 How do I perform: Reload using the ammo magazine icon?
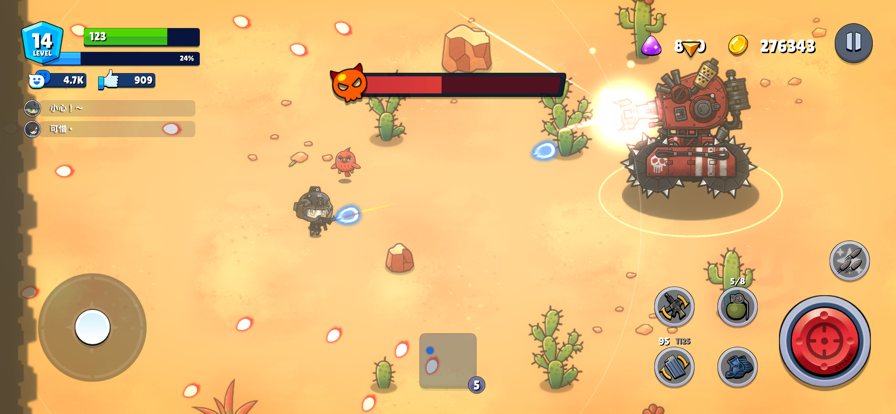[674, 367]
